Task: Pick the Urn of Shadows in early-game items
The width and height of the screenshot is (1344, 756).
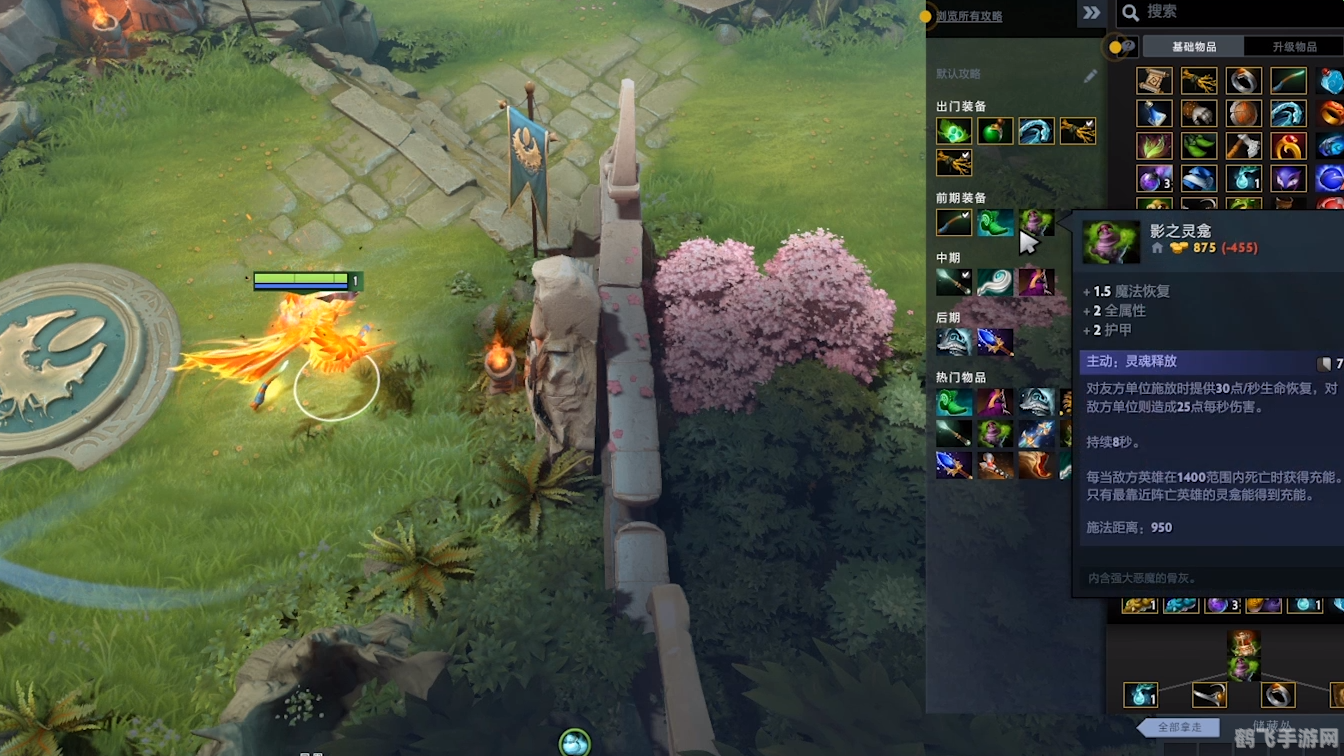Action: [1035, 222]
